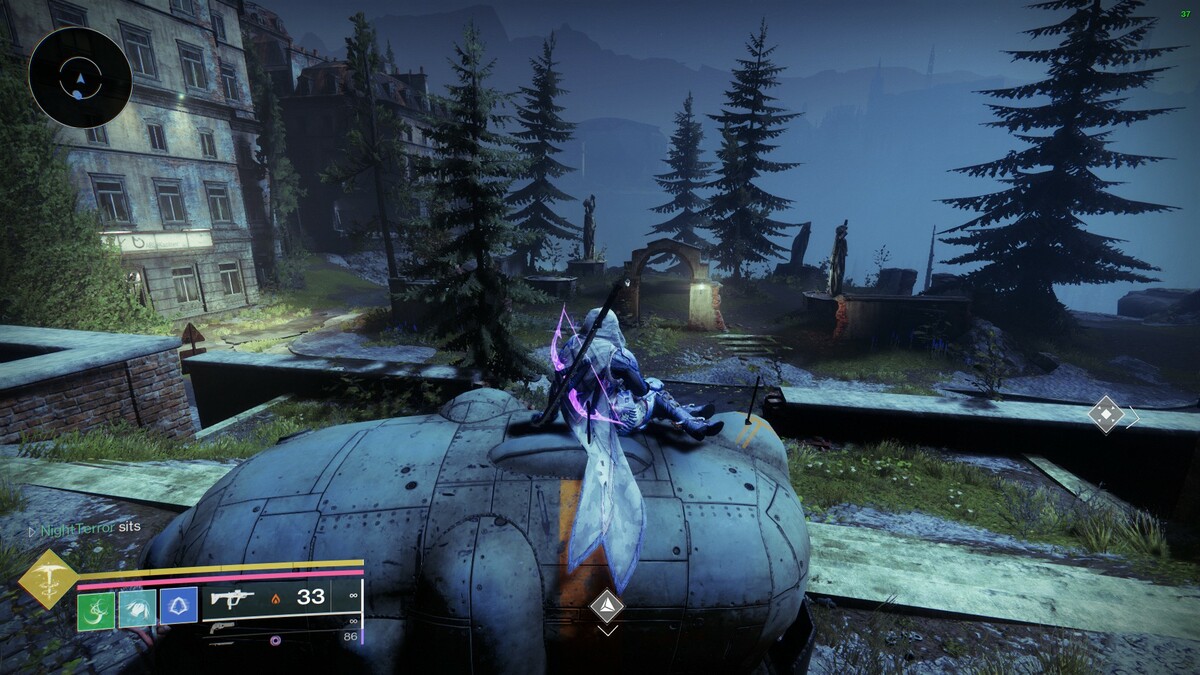Use the teal melee ability icon
The width and height of the screenshot is (1200, 675).
(137, 607)
